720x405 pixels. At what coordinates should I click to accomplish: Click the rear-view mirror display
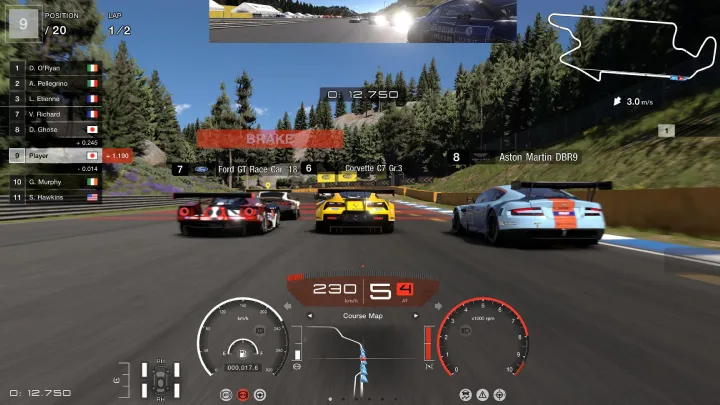(362, 21)
